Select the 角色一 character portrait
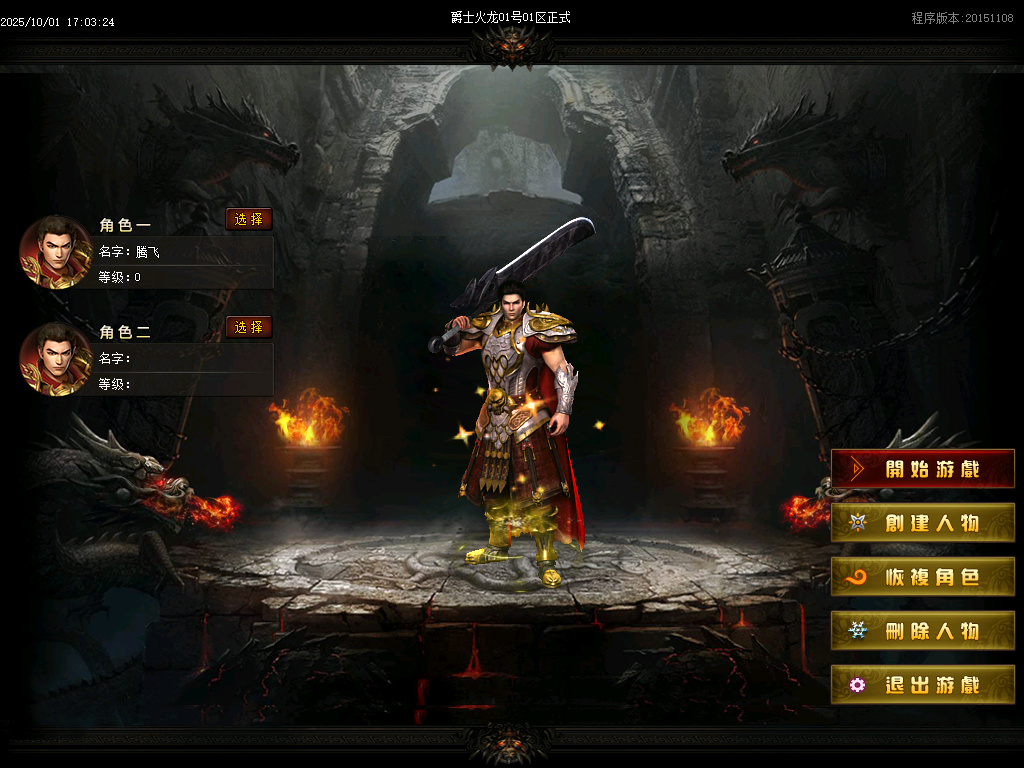The height and width of the screenshot is (768, 1024). click(x=56, y=252)
